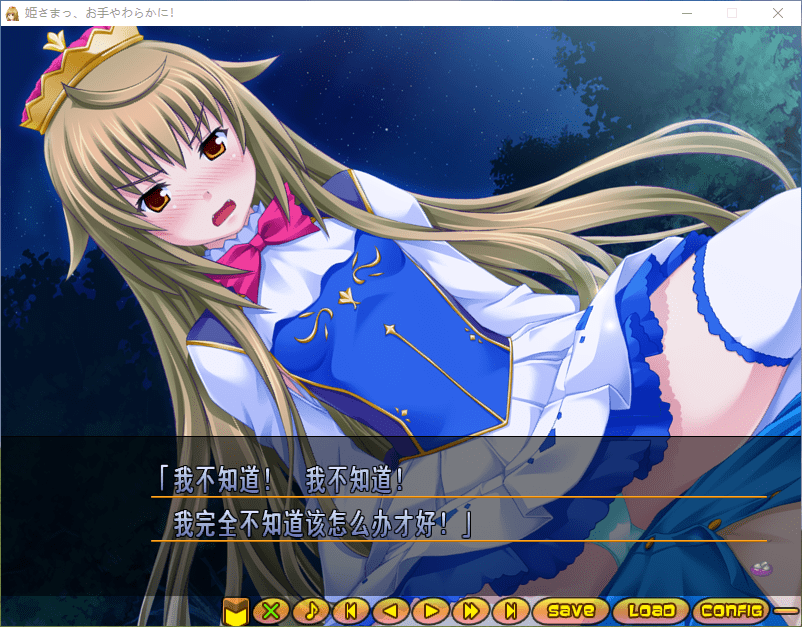The height and width of the screenshot is (627, 802).
Task: Click the music note button
Action: coord(311,610)
